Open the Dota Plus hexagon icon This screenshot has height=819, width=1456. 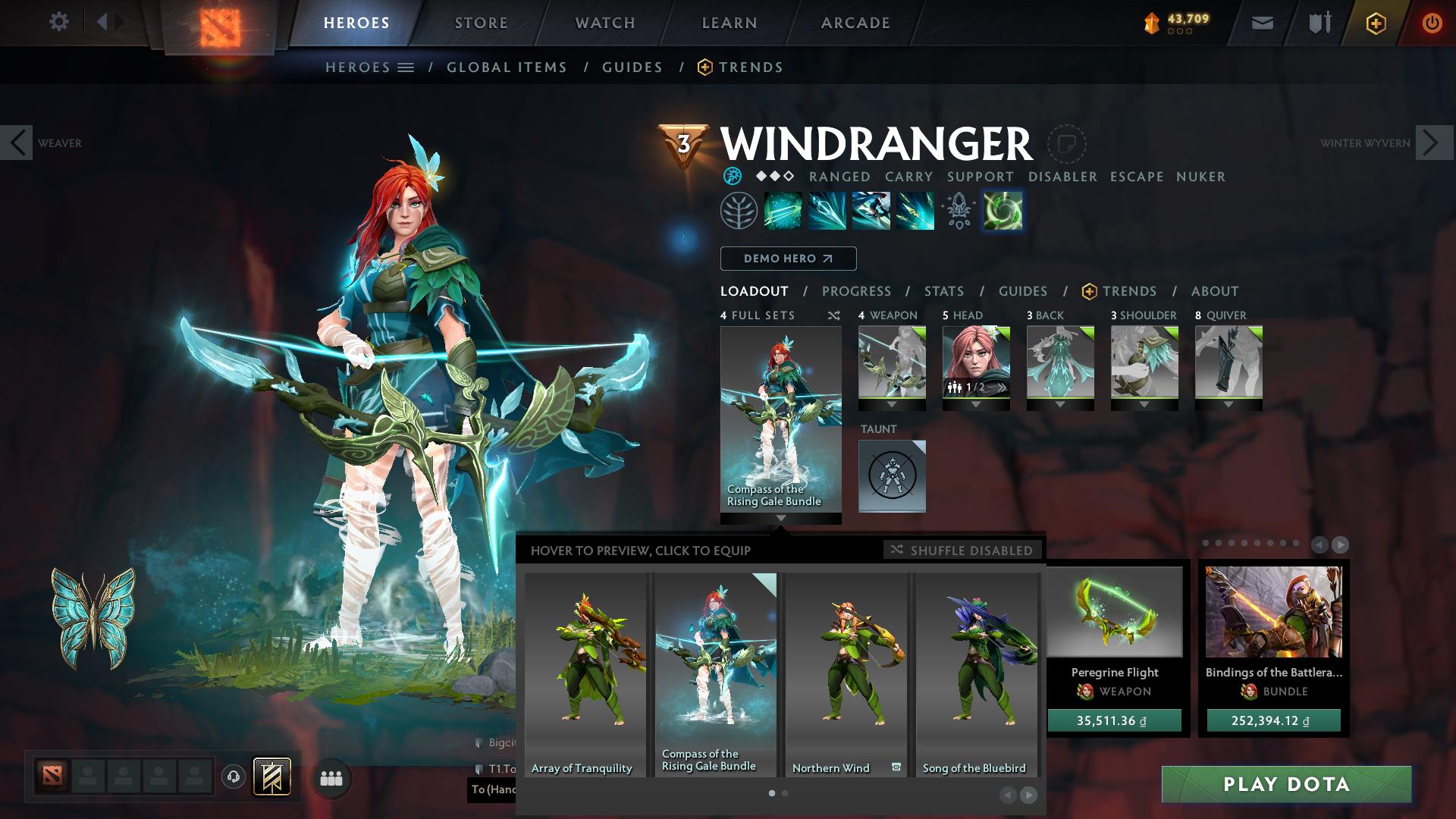tap(1378, 22)
